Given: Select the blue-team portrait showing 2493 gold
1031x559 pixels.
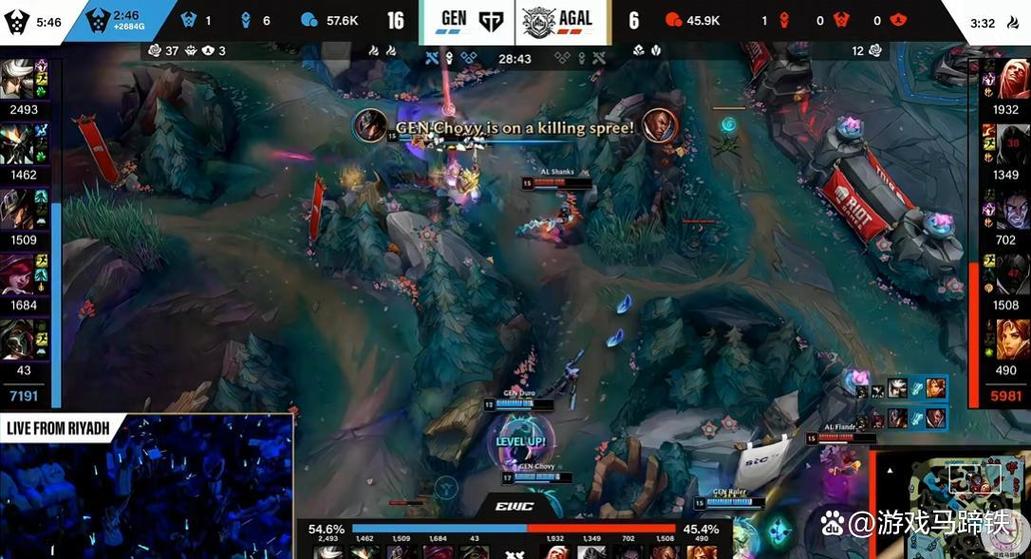Looking at the screenshot, I should tap(18, 80).
